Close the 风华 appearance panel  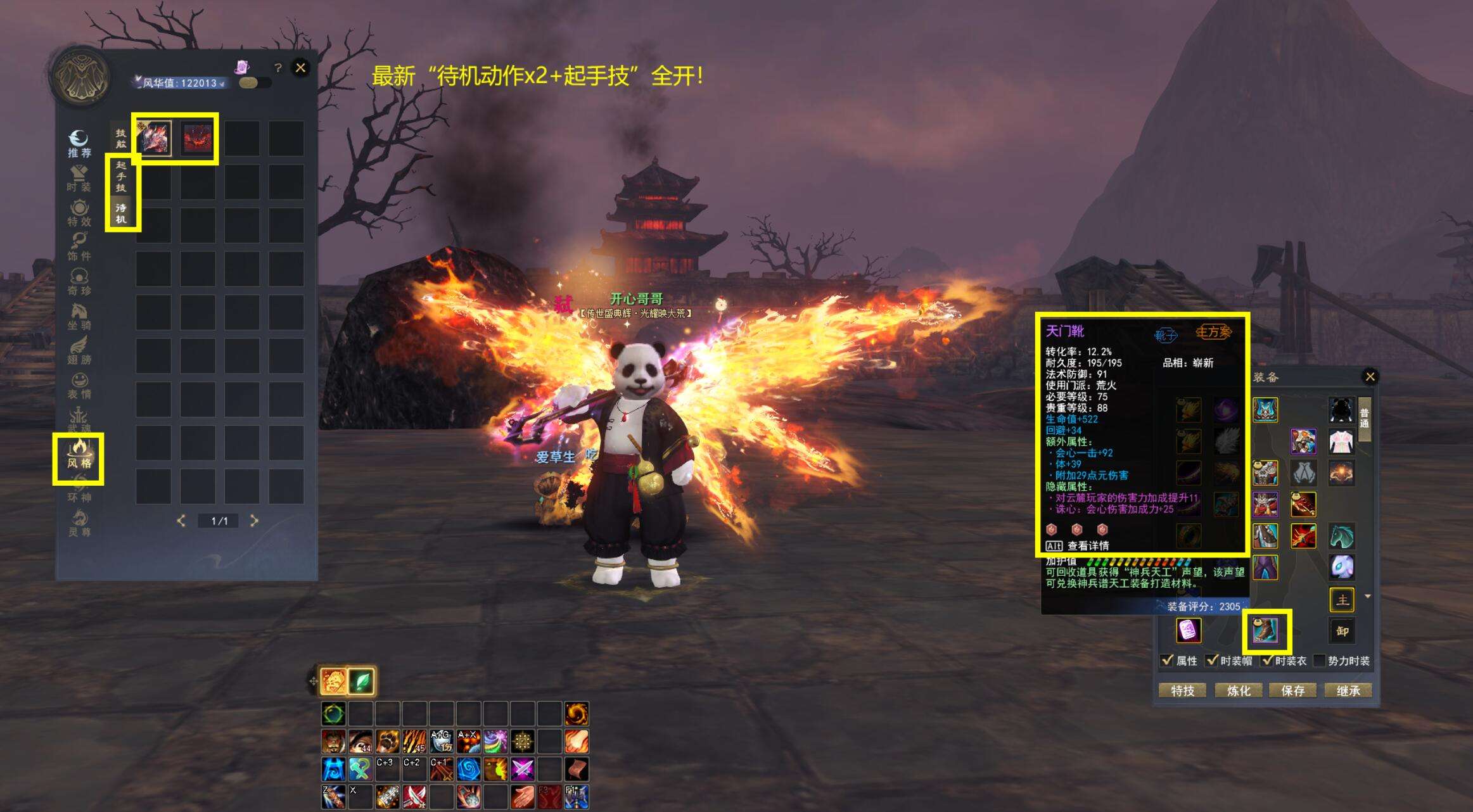[x=300, y=68]
